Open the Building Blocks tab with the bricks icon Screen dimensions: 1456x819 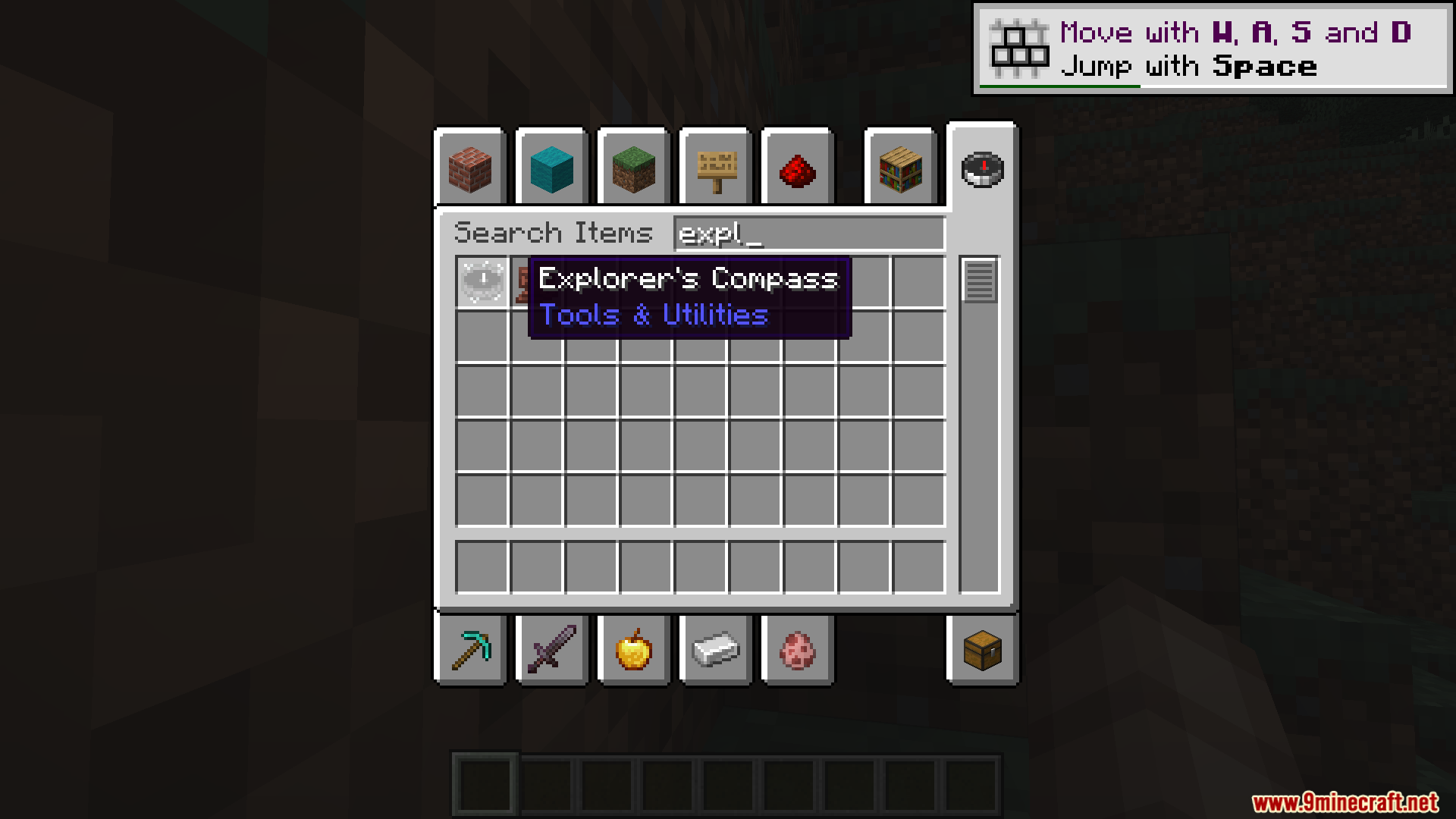pyautogui.click(x=470, y=170)
